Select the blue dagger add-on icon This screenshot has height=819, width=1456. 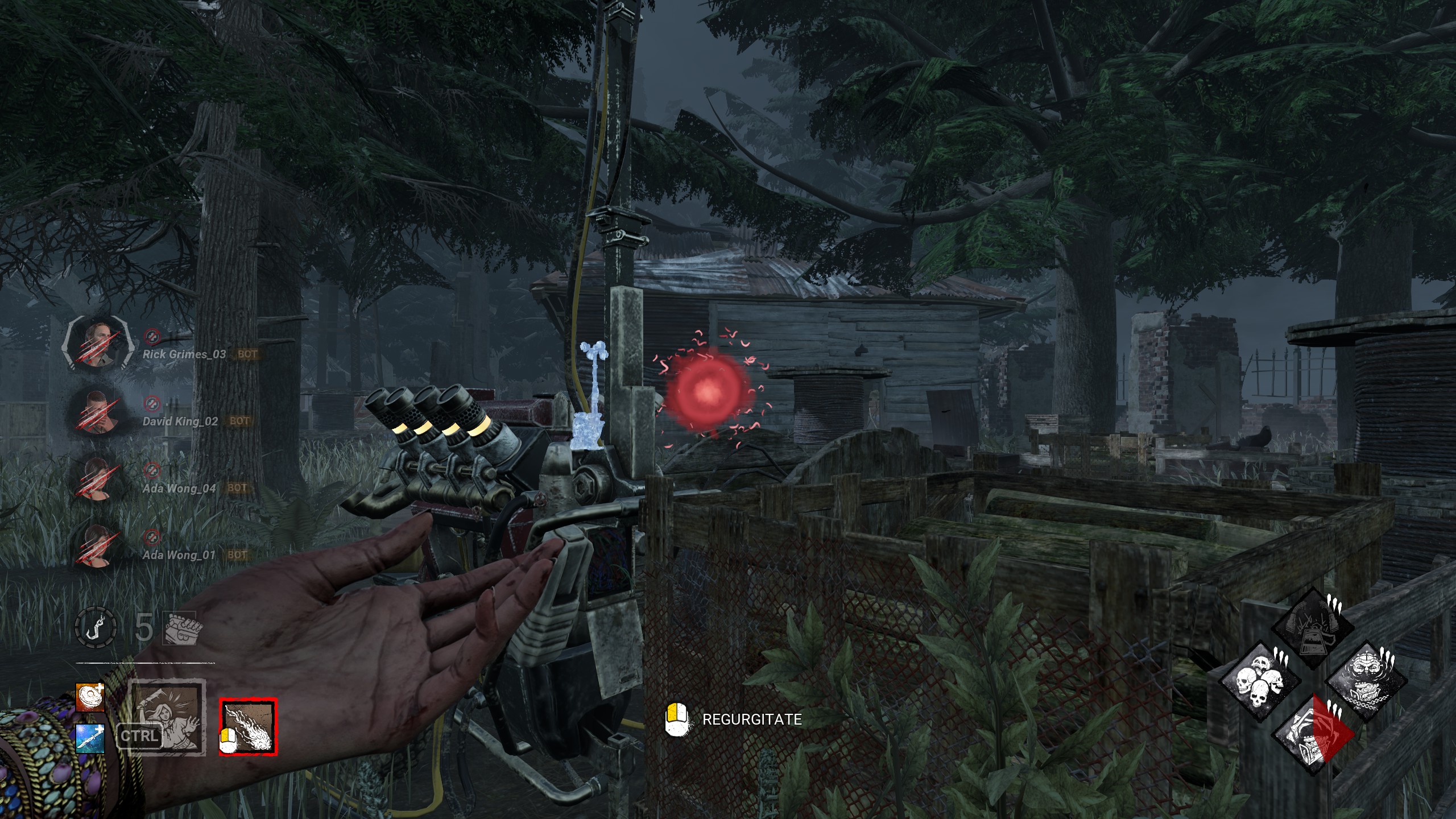point(90,738)
